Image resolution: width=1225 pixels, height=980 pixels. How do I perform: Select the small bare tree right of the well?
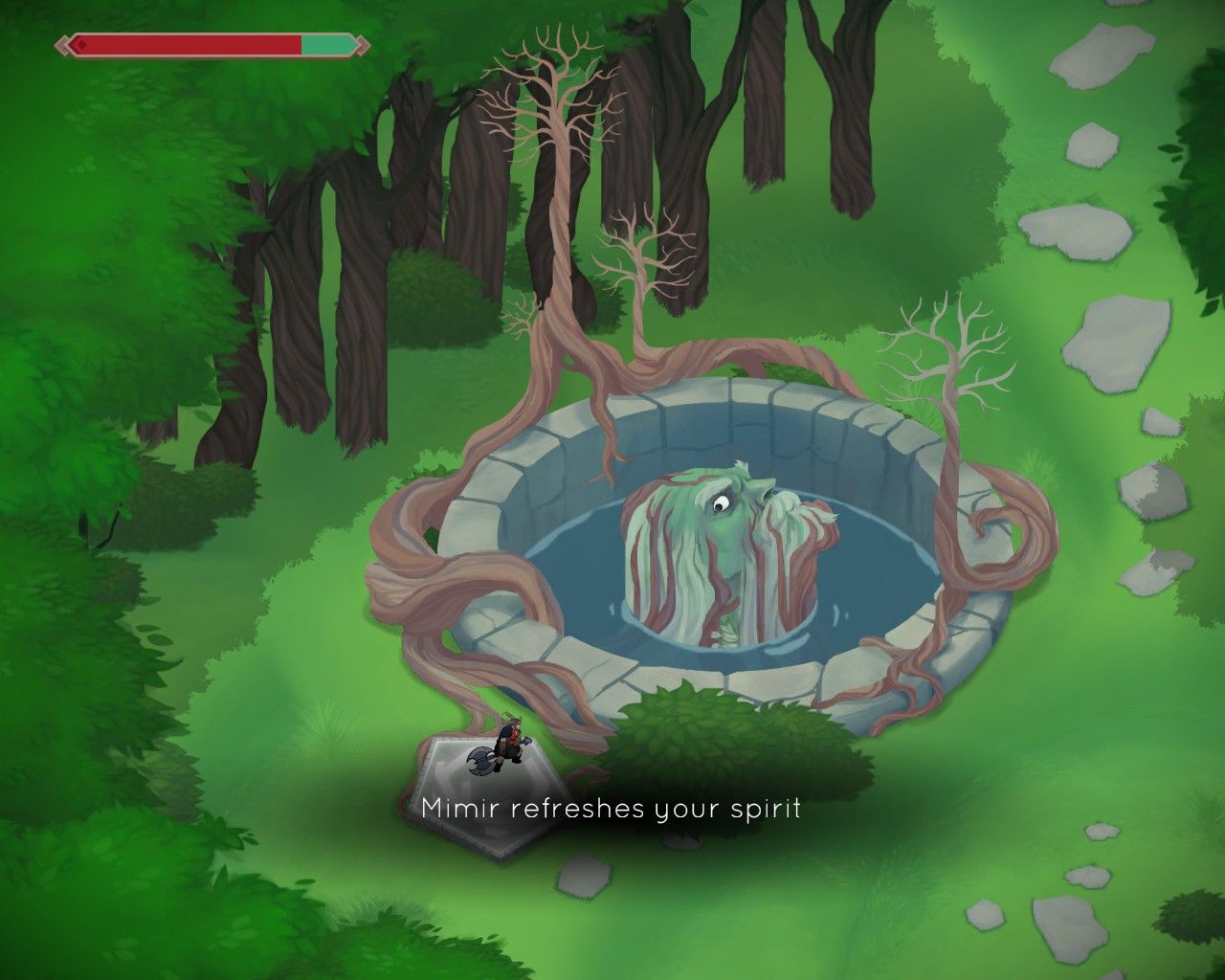[x=947, y=354]
